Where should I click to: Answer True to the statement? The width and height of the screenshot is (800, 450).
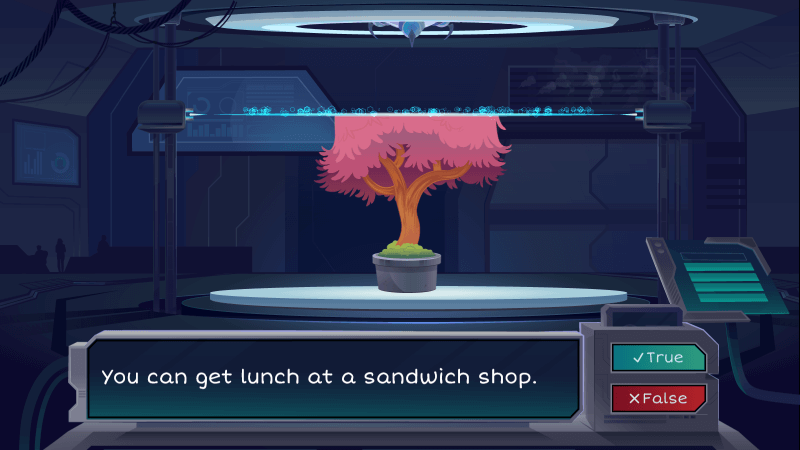(x=658, y=357)
